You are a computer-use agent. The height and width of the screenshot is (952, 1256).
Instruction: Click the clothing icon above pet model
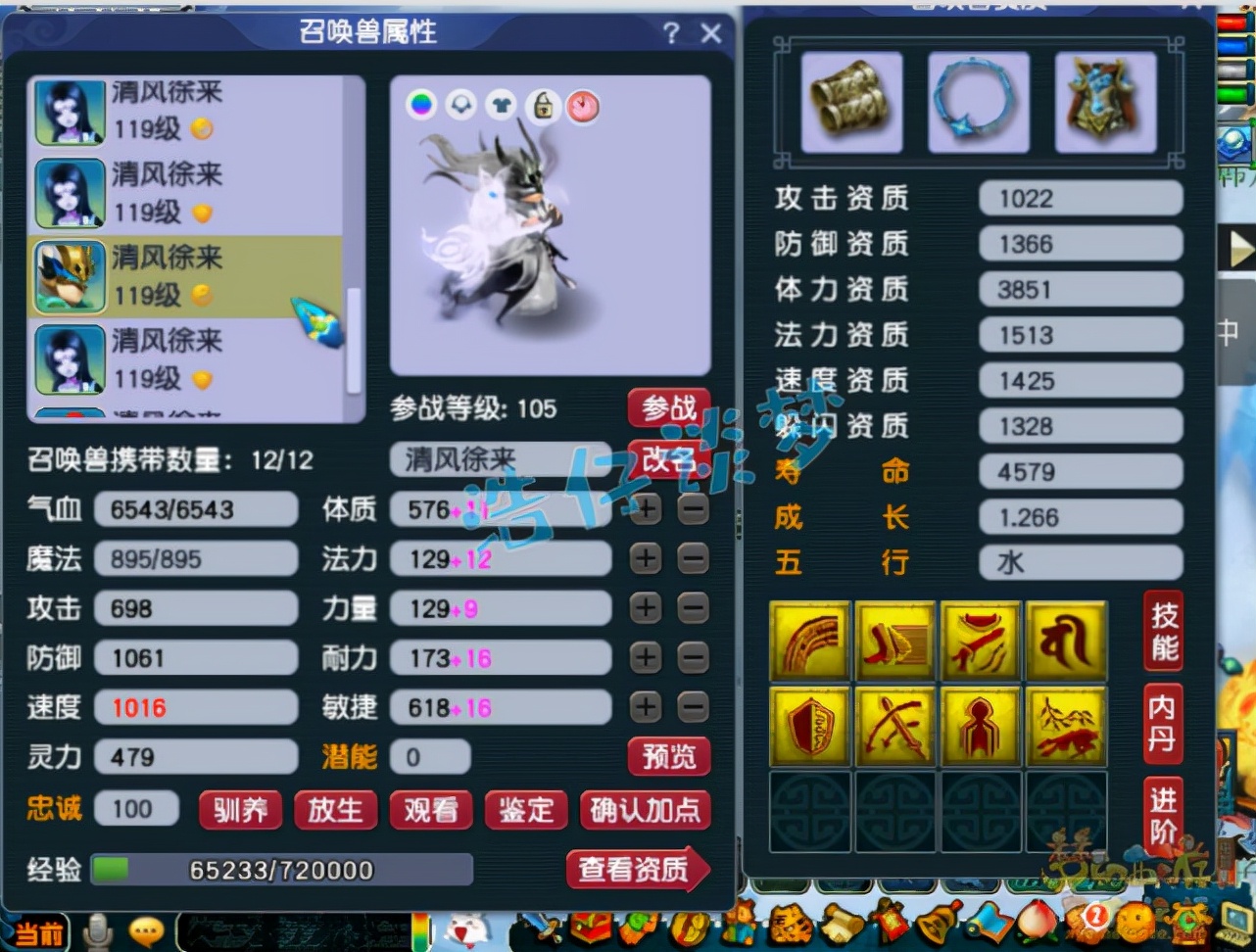503,105
